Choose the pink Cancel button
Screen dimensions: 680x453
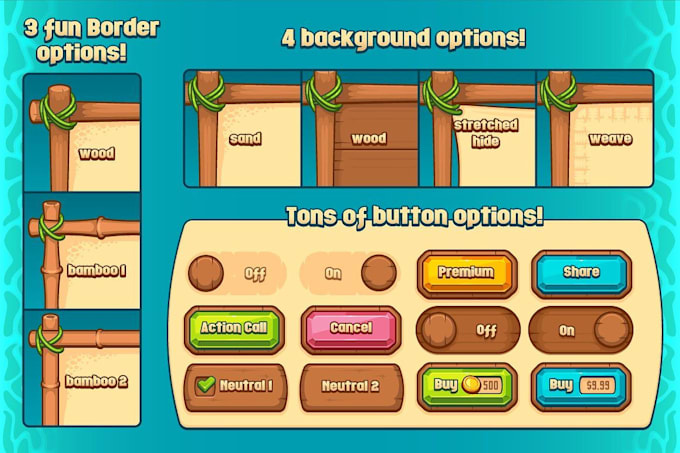(350, 328)
